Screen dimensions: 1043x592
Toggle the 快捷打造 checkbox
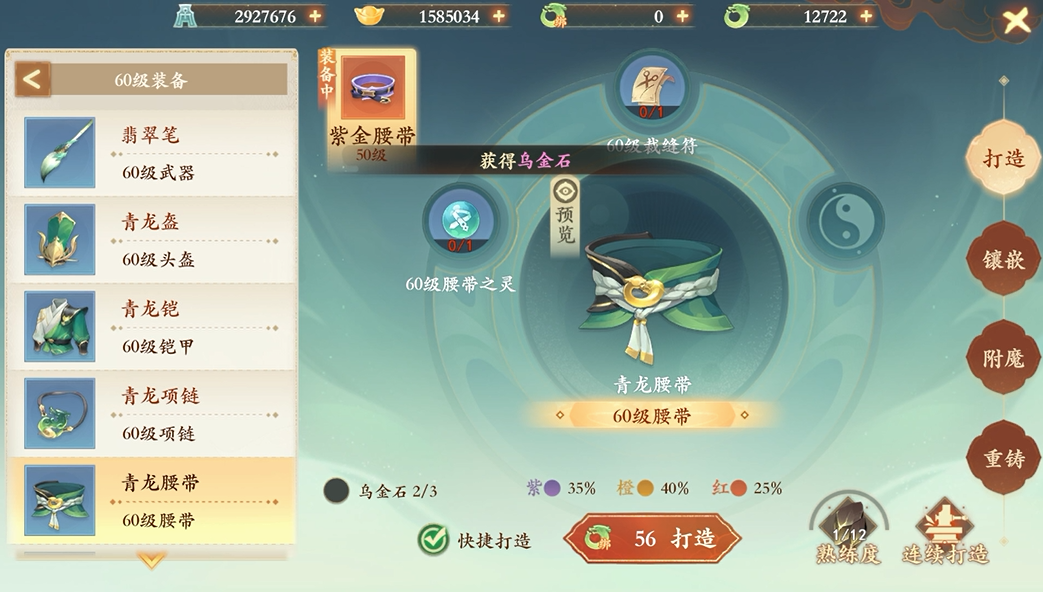[433, 540]
